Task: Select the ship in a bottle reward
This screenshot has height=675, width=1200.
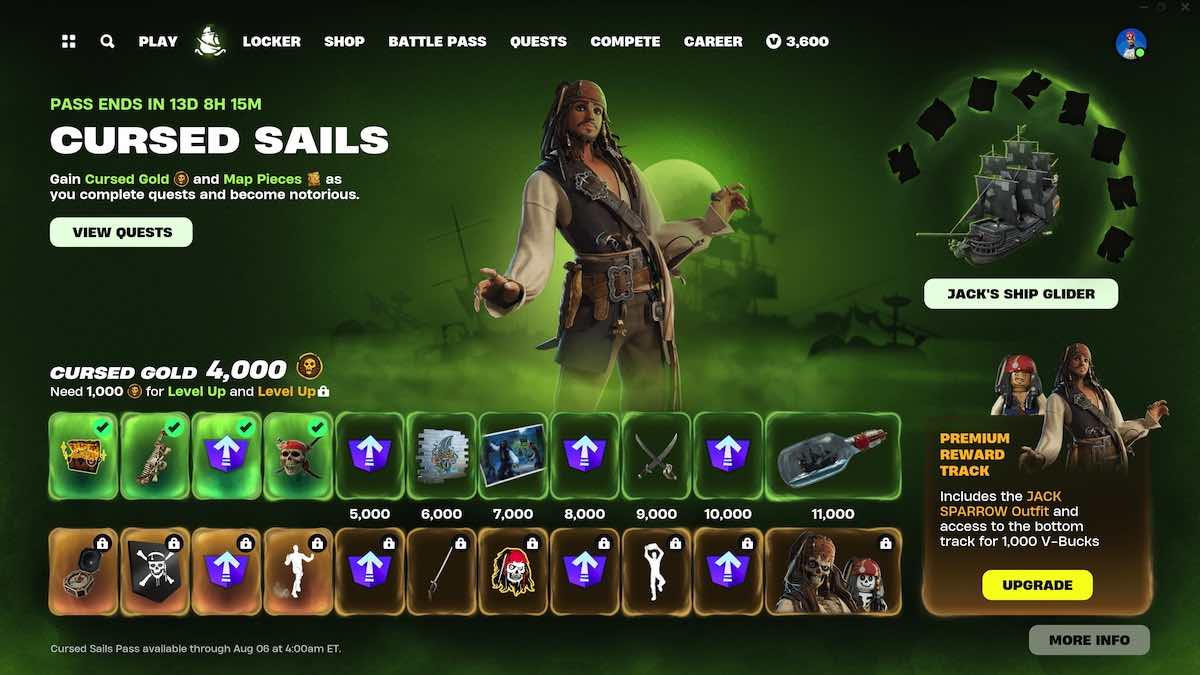Action: (833, 456)
